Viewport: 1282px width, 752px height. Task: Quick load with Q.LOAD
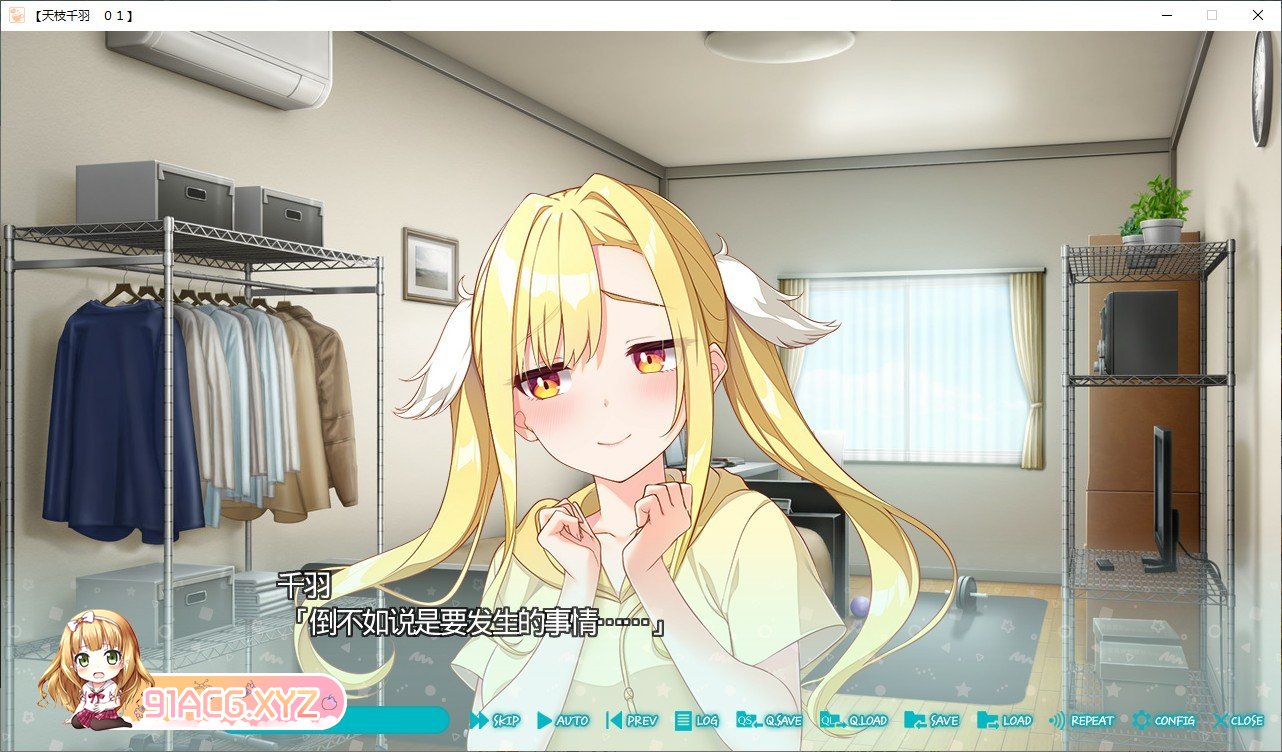(854, 720)
